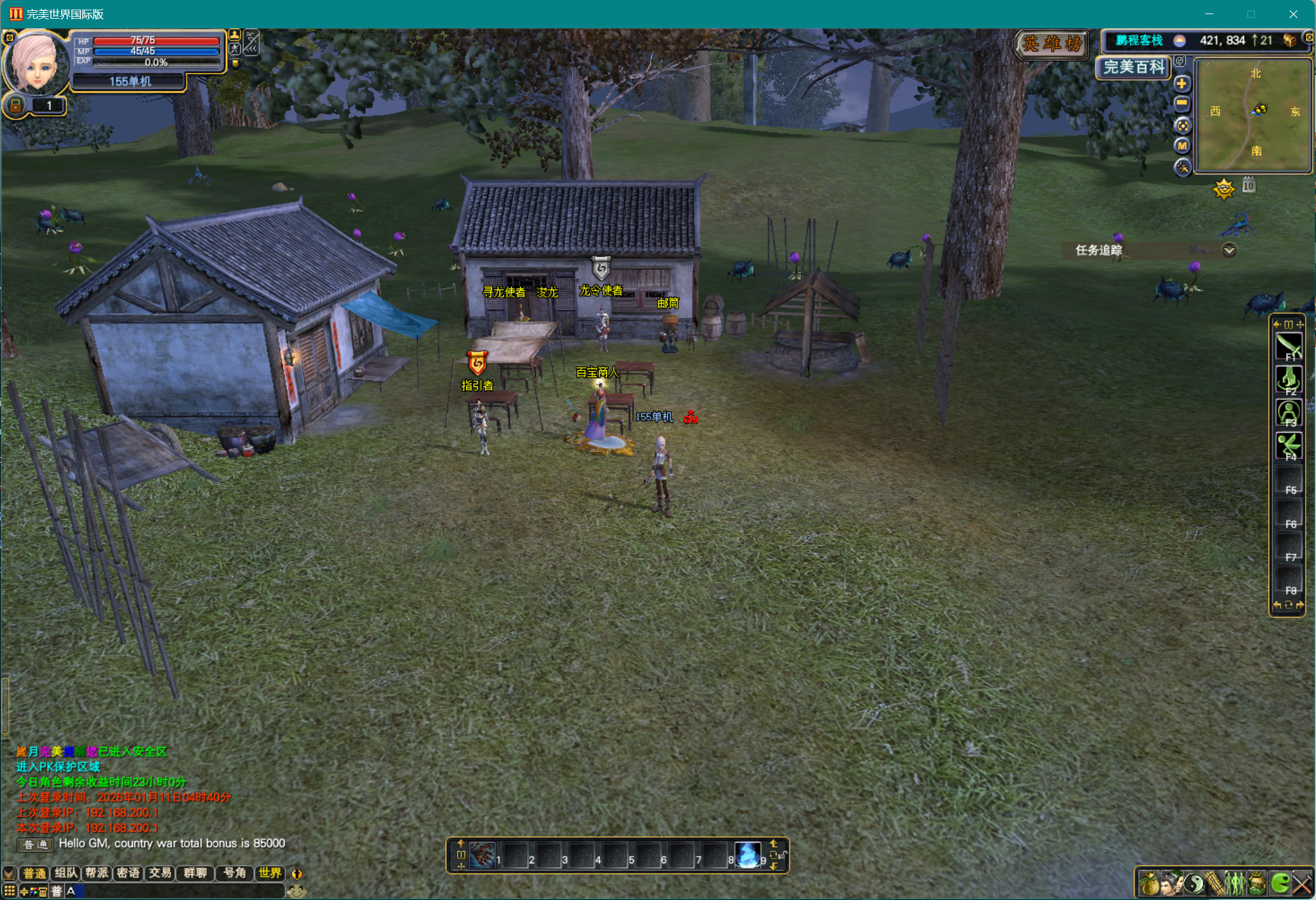Switch chat to the 组队 team channel

click(x=66, y=873)
